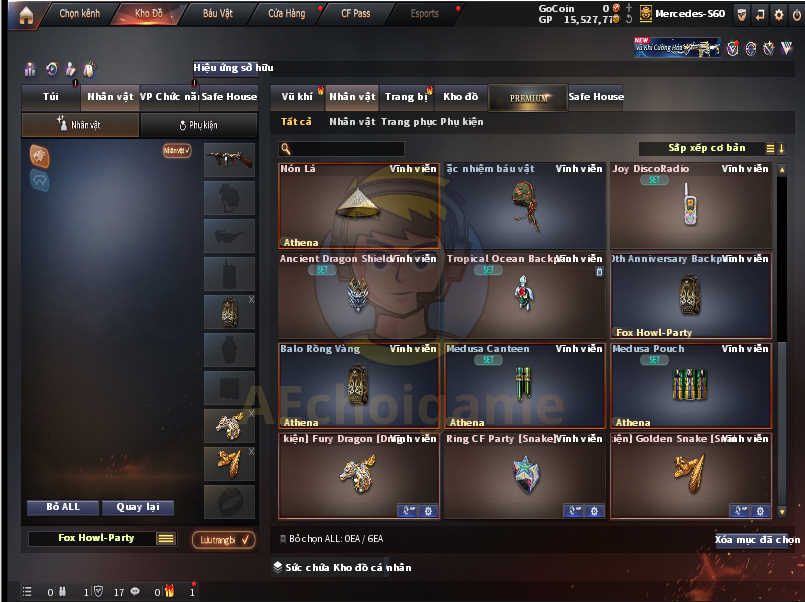The width and height of the screenshot is (805, 602).
Task: Click the Lưu trang bị button
Action: point(223,540)
